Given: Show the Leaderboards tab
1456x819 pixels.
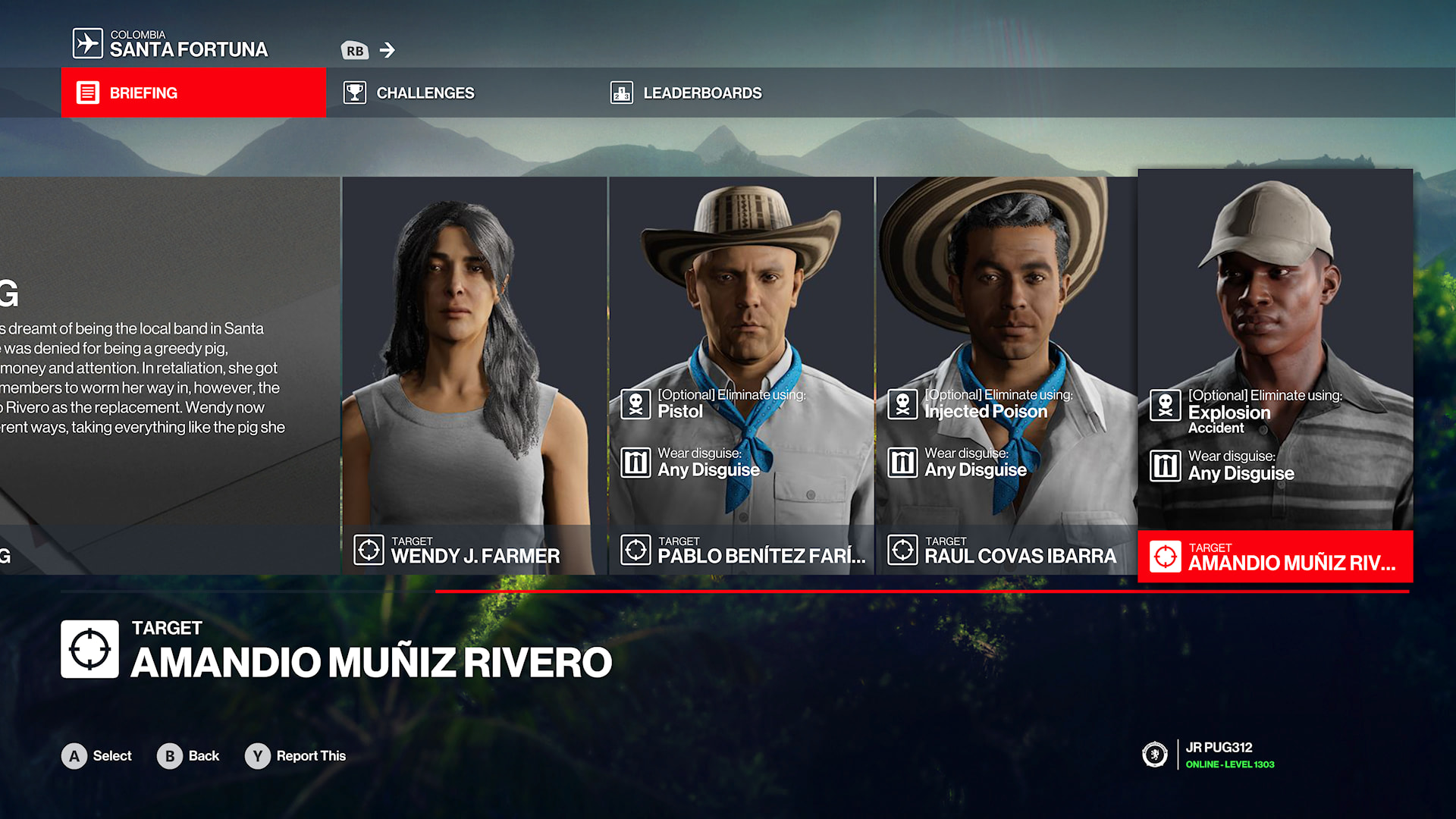Looking at the screenshot, I should click(701, 93).
